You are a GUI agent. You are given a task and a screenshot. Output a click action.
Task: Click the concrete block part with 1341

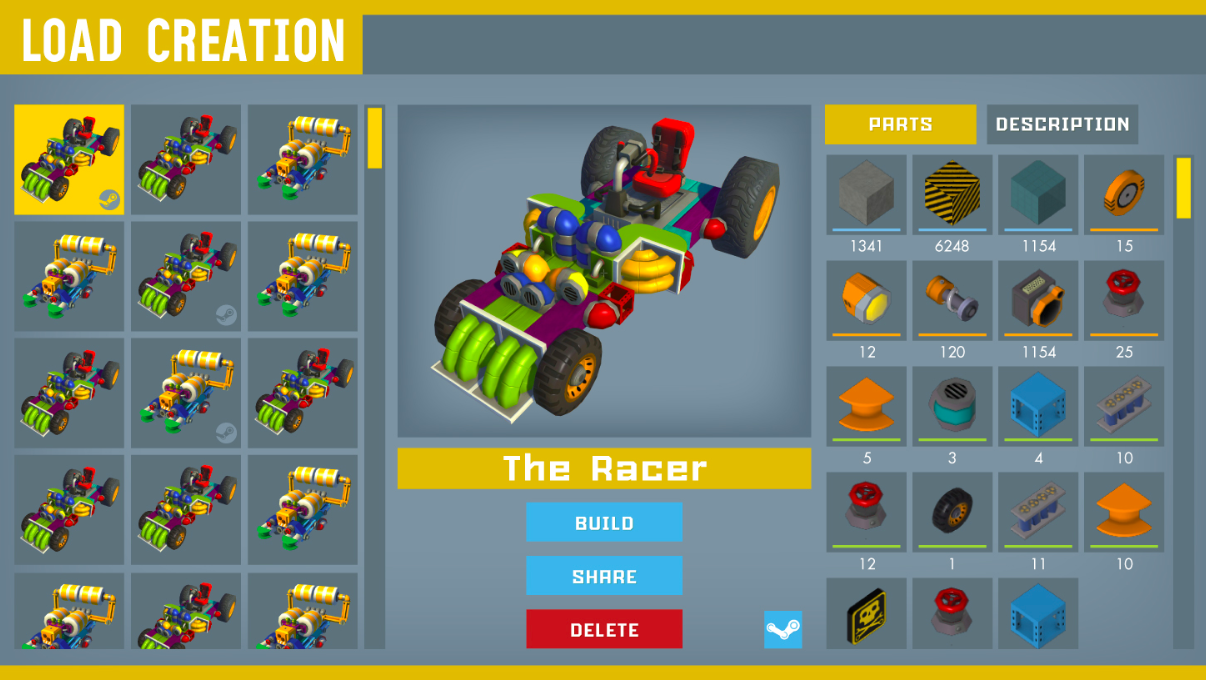point(866,194)
